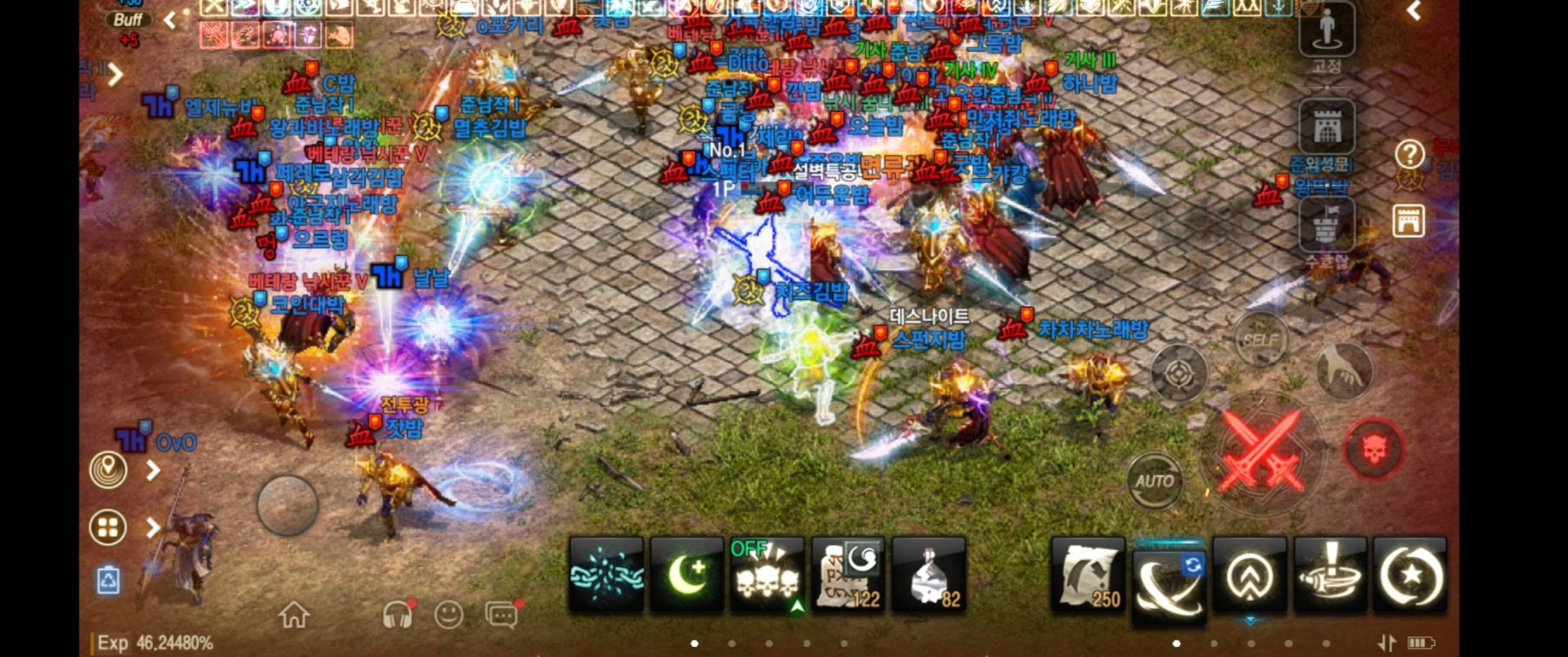1568x657 pixels.
Task: Expand the quick menu grid arrow
Action: click(x=152, y=527)
